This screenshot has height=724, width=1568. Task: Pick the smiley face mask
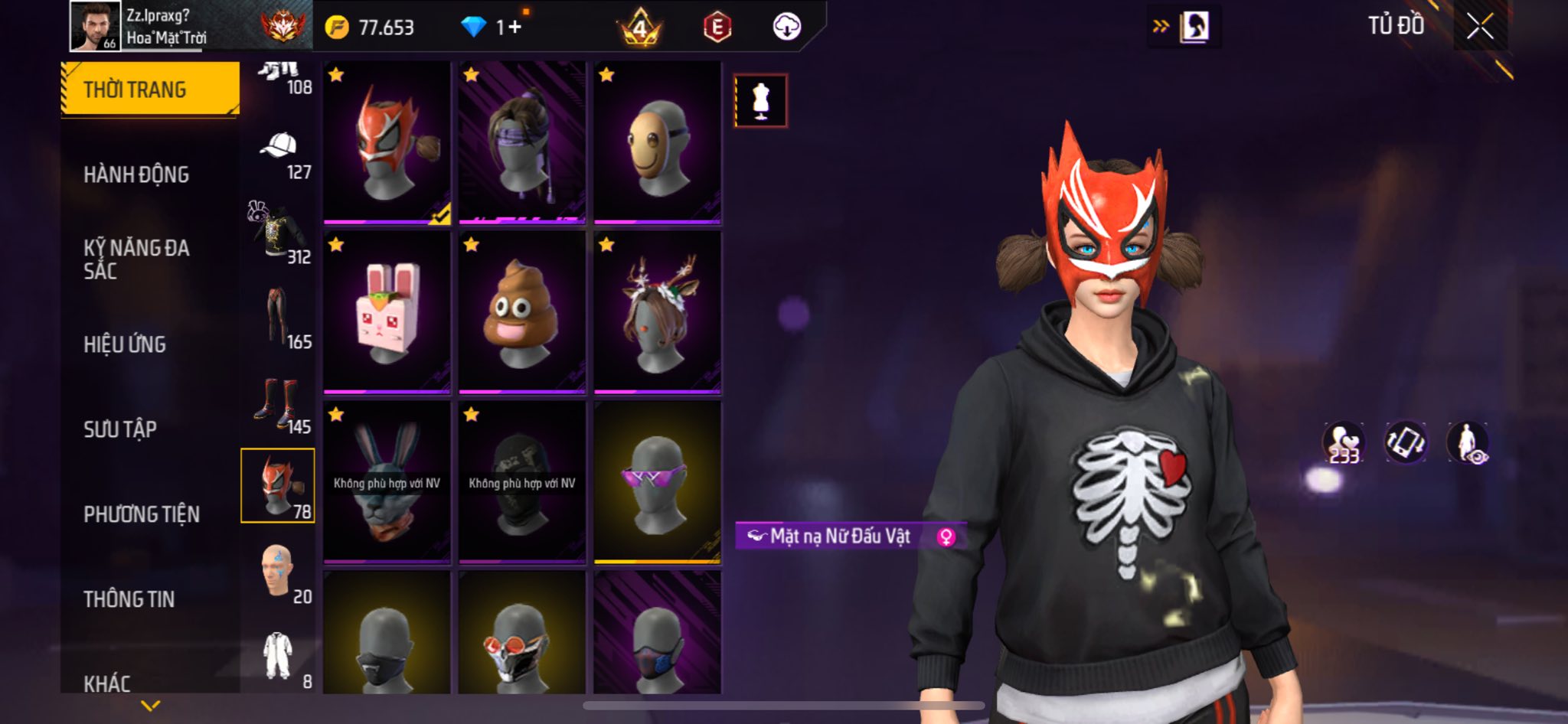658,143
